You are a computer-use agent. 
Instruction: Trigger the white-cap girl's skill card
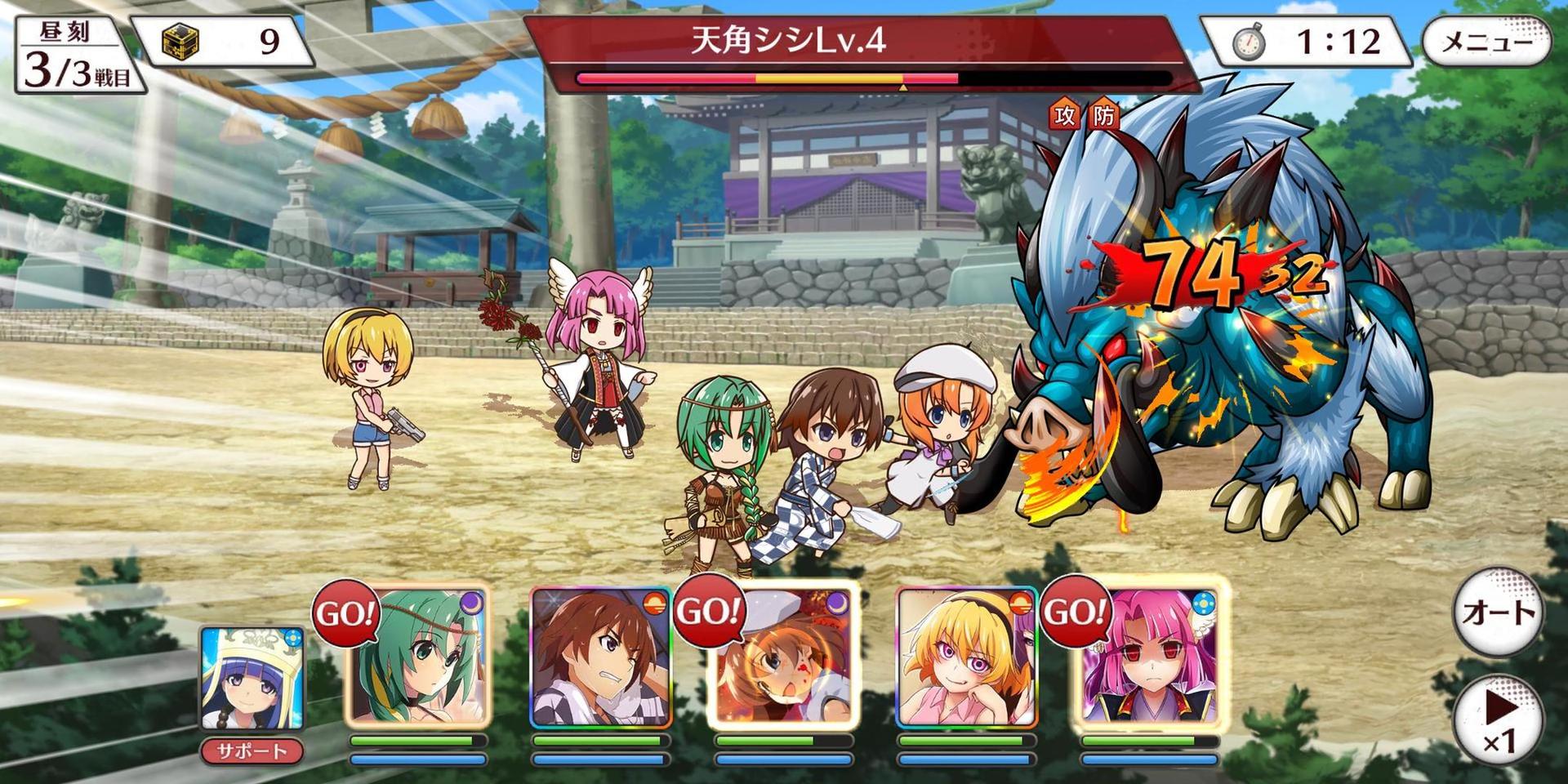tap(782, 657)
